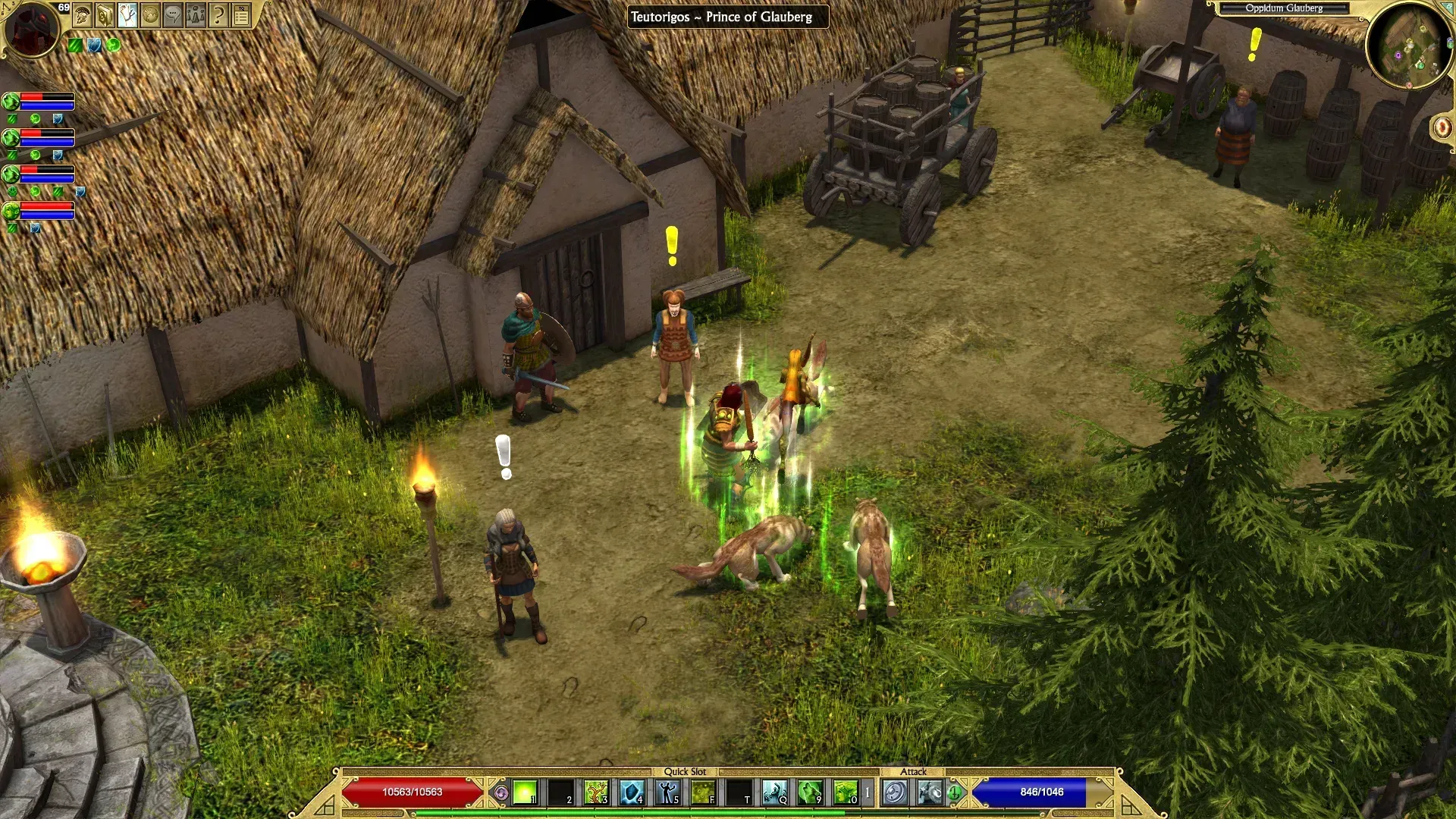Use the flexing figure skill in slot 5
The image size is (1456, 819).
pos(667,792)
